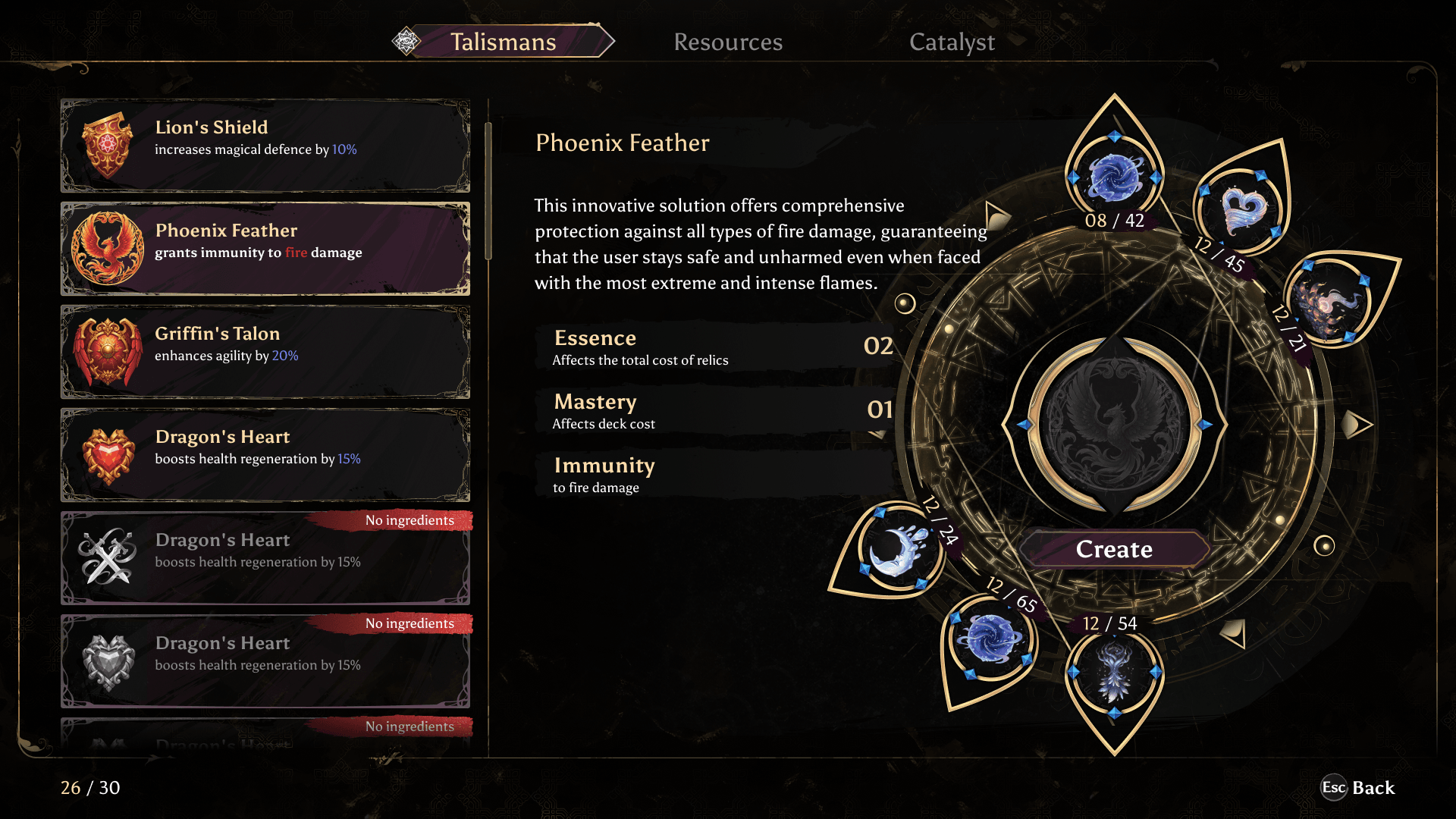Choose the Lion's Shield talisman
The width and height of the screenshot is (1456, 819).
coord(265,146)
